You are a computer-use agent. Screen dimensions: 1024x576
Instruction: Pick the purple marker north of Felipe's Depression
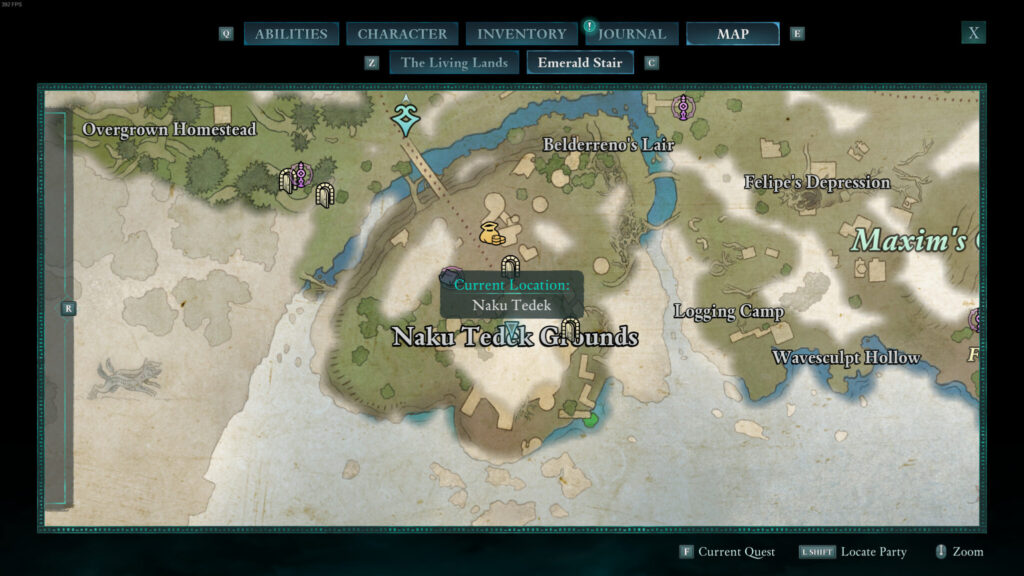[684, 106]
